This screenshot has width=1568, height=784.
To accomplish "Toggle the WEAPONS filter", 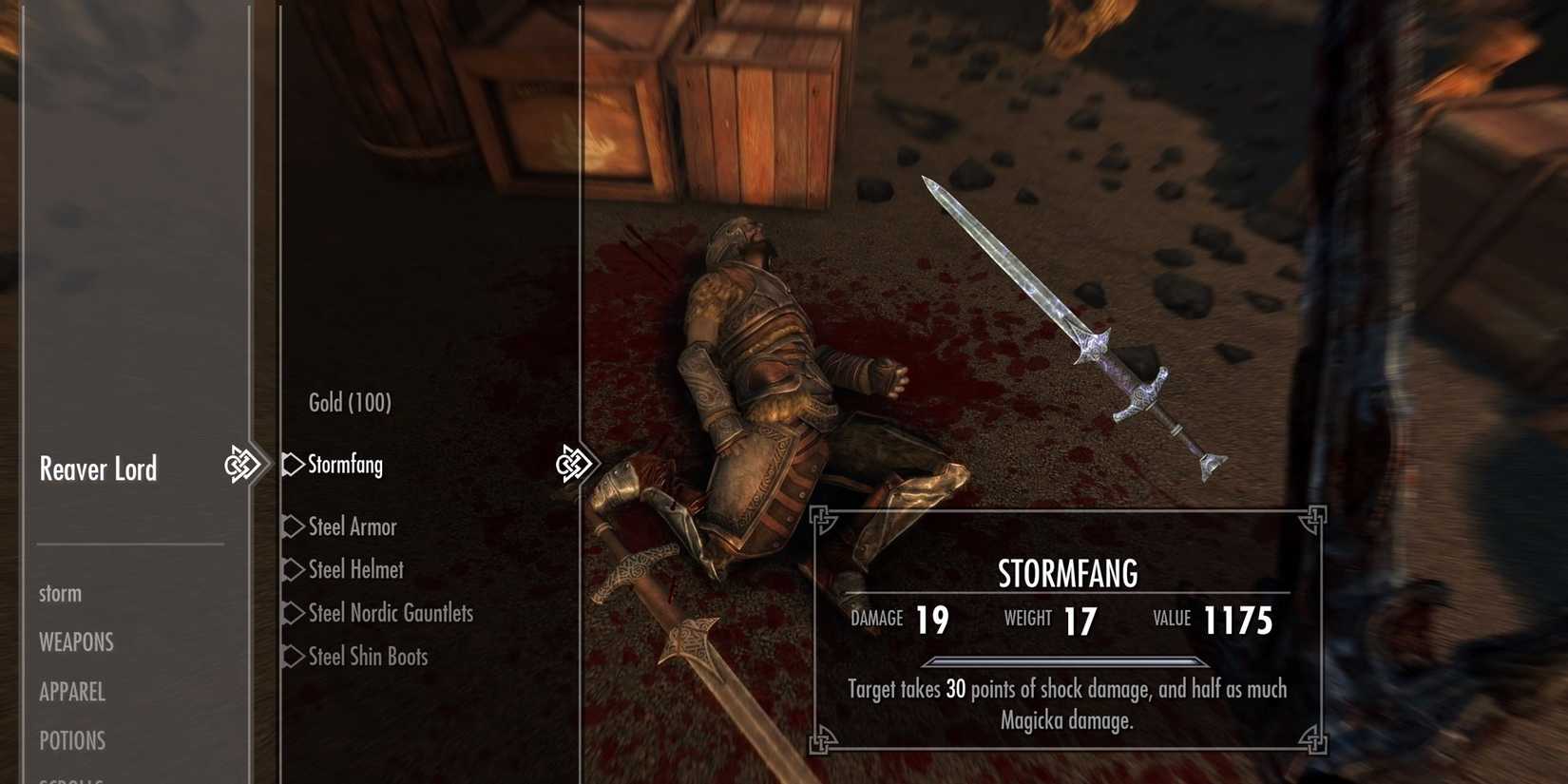I will tap(75, 642).
